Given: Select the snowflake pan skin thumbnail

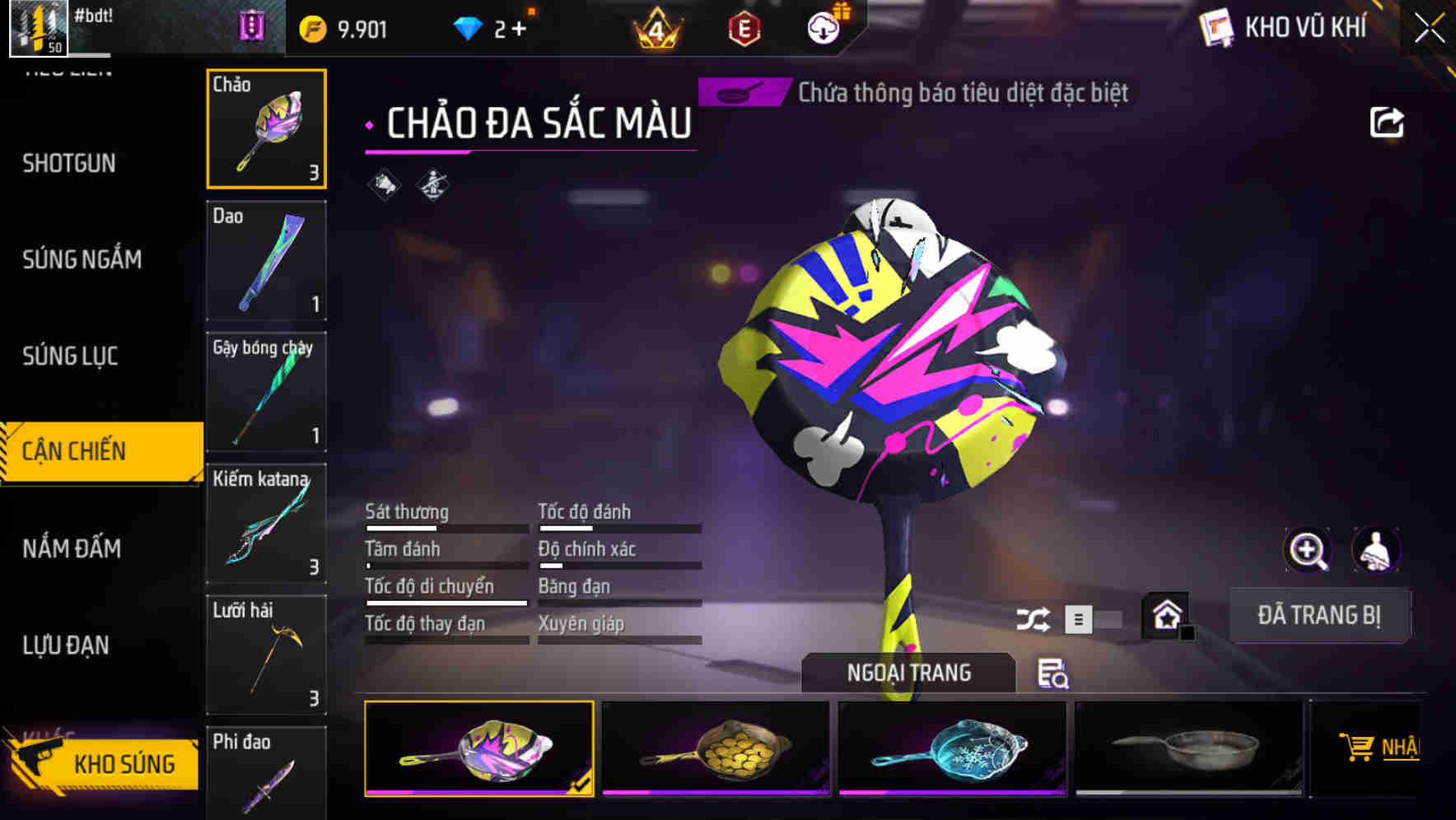Looking at the screenshot, I should [x=953, y=748].
